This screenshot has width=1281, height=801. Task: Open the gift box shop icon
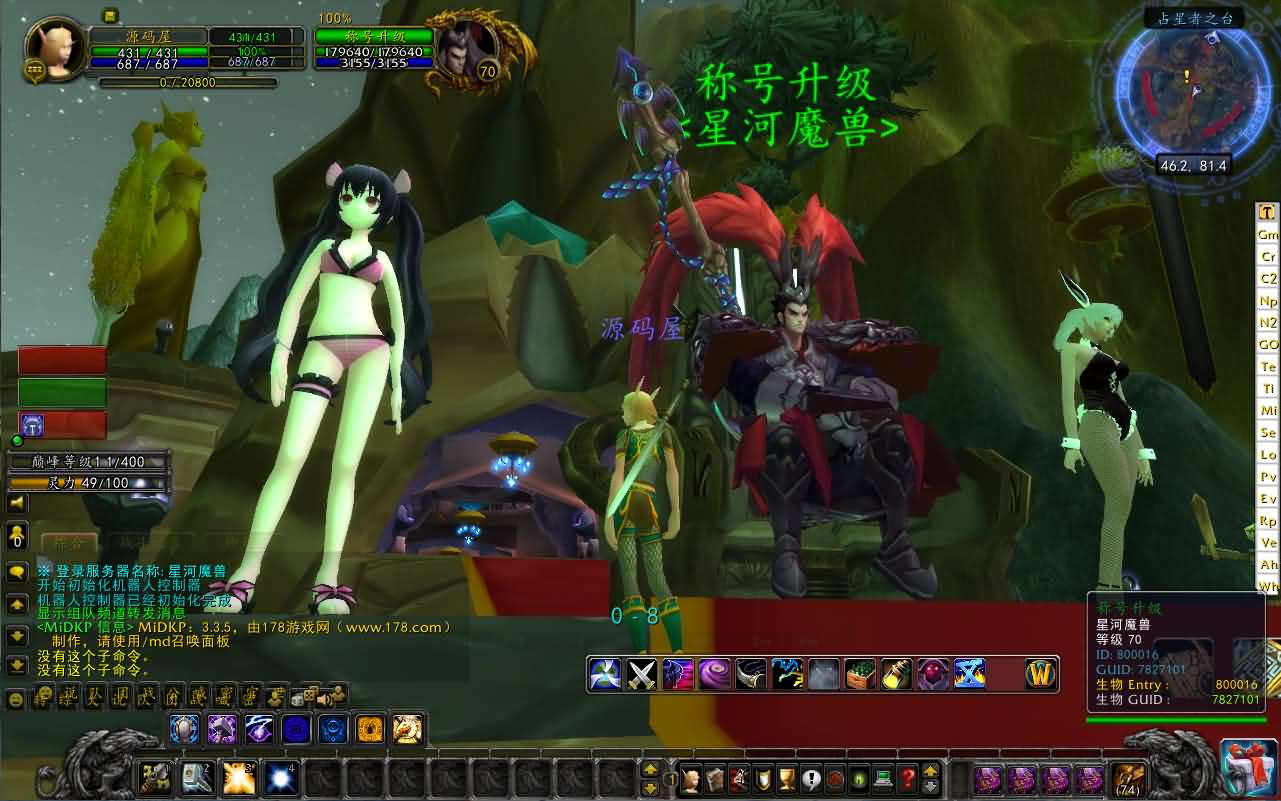pyautogui.click(x=1248, y=768)
